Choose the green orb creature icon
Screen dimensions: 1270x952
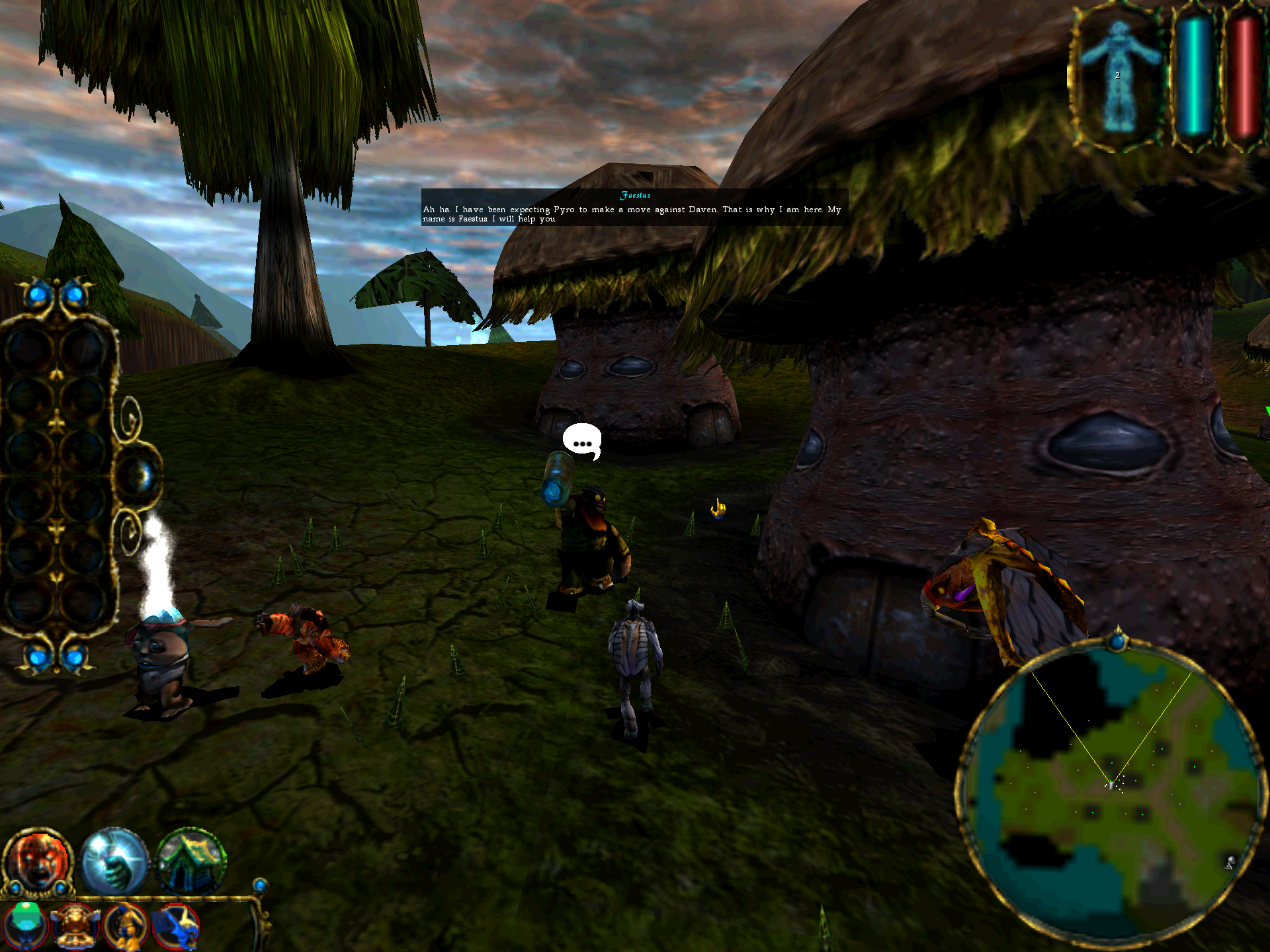coord(26,924)
